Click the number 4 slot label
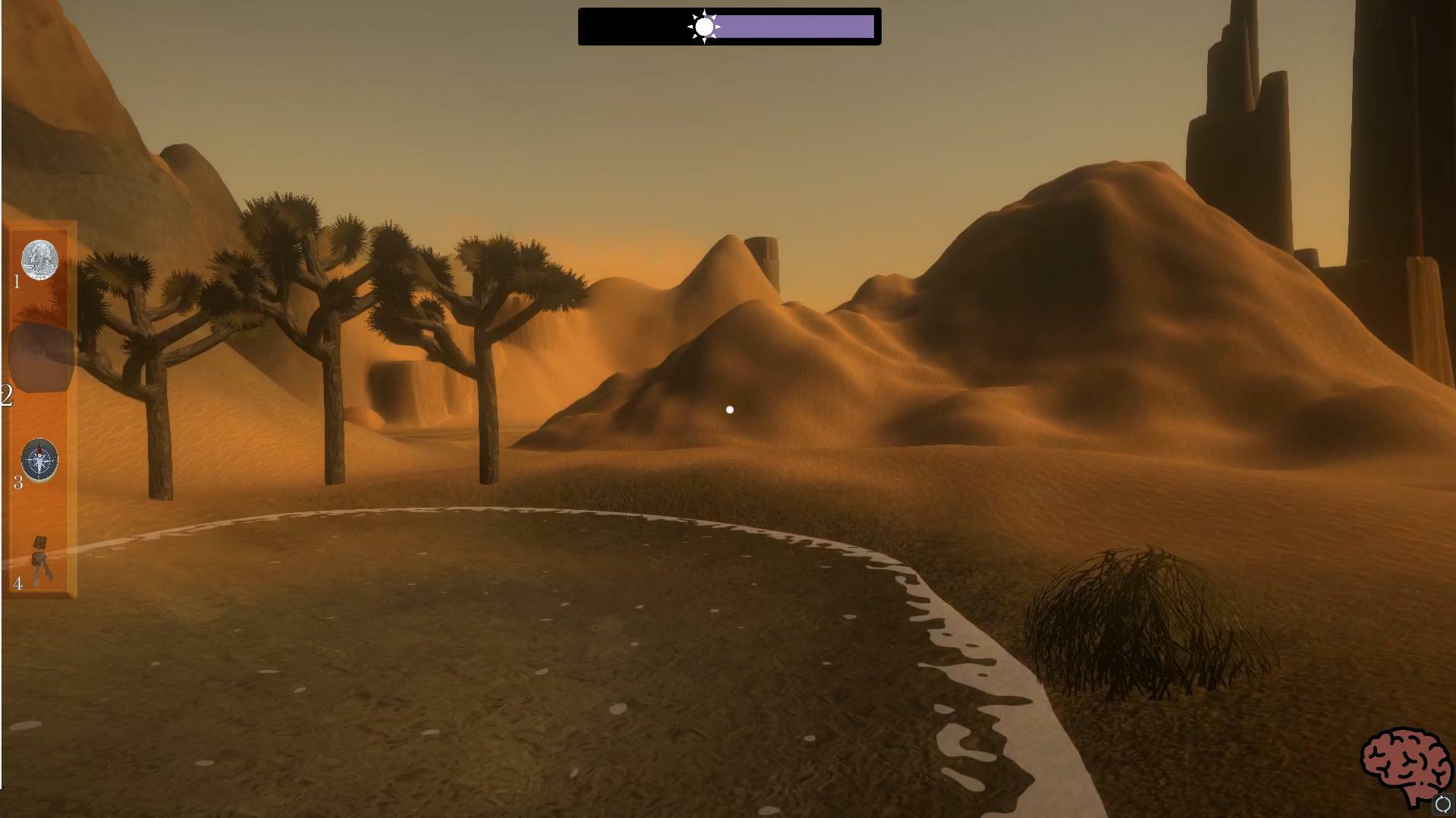1456x818 pixels. 17,584
